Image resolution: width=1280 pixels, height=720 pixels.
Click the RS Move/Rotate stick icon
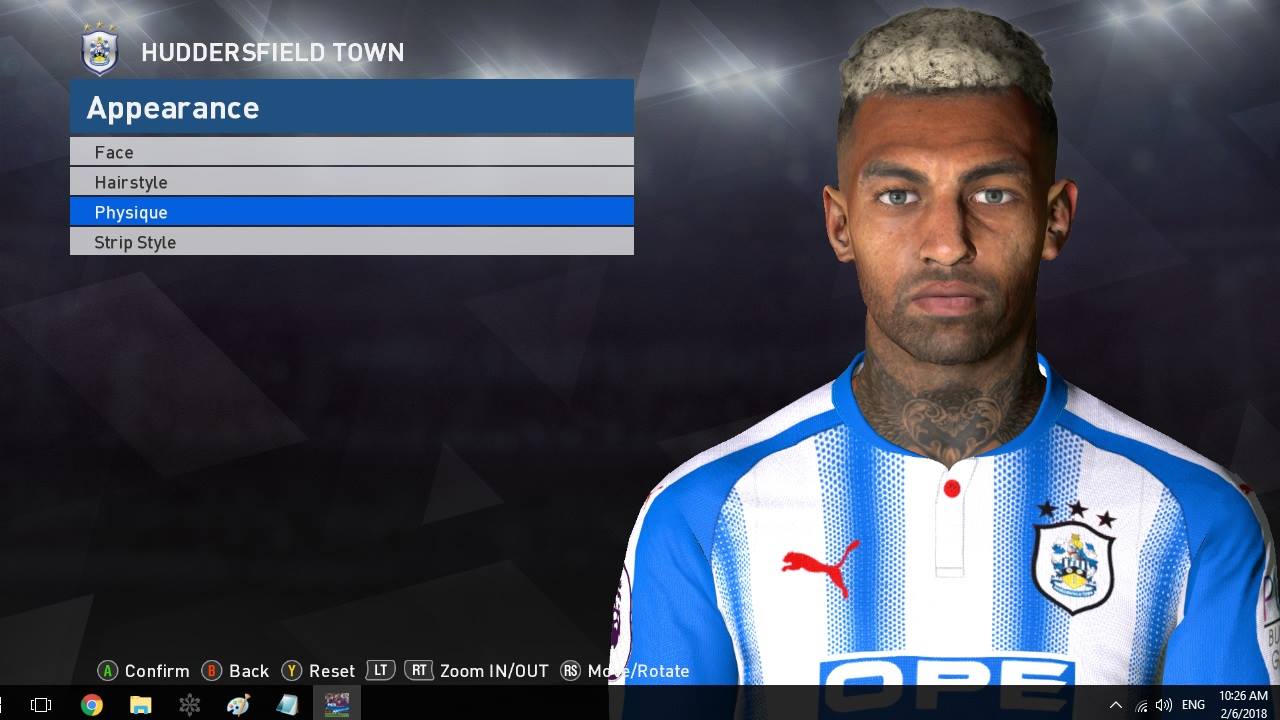coord(570,671)
